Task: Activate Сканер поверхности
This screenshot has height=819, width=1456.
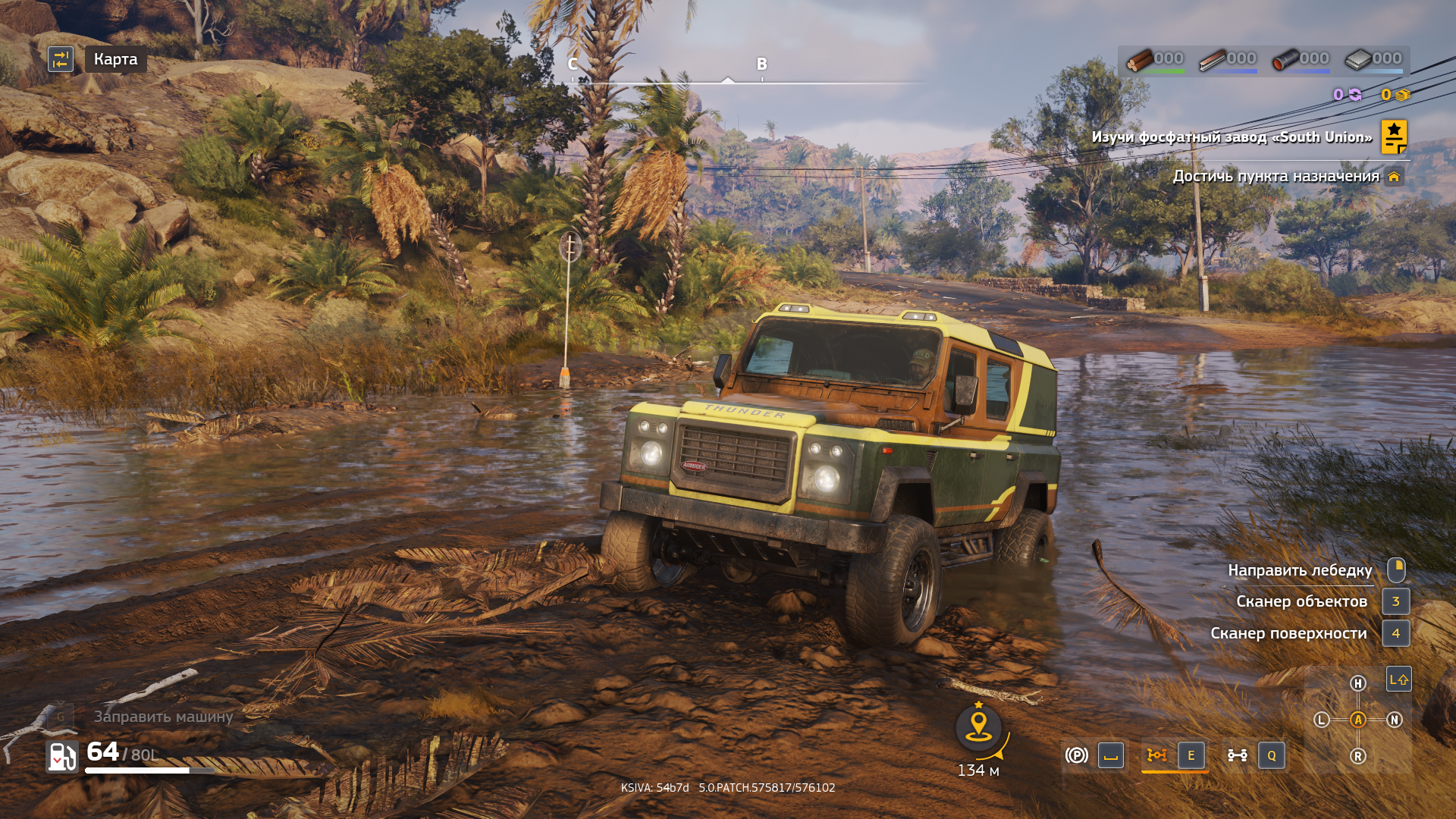Action: click(x=1288, y=633)
